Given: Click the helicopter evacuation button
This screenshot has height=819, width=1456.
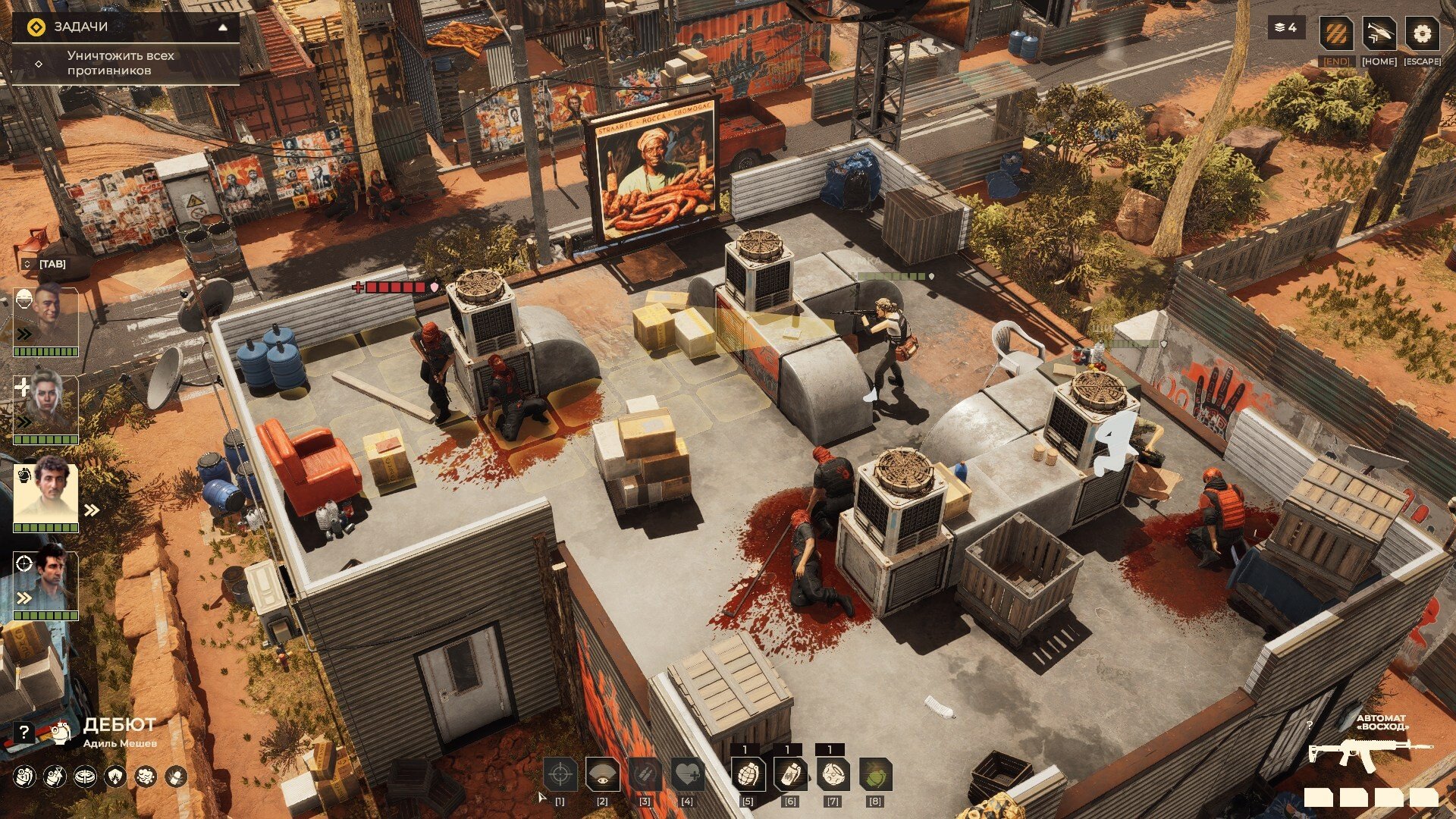Looking at the screenshot, I should tap(1379, 35).
